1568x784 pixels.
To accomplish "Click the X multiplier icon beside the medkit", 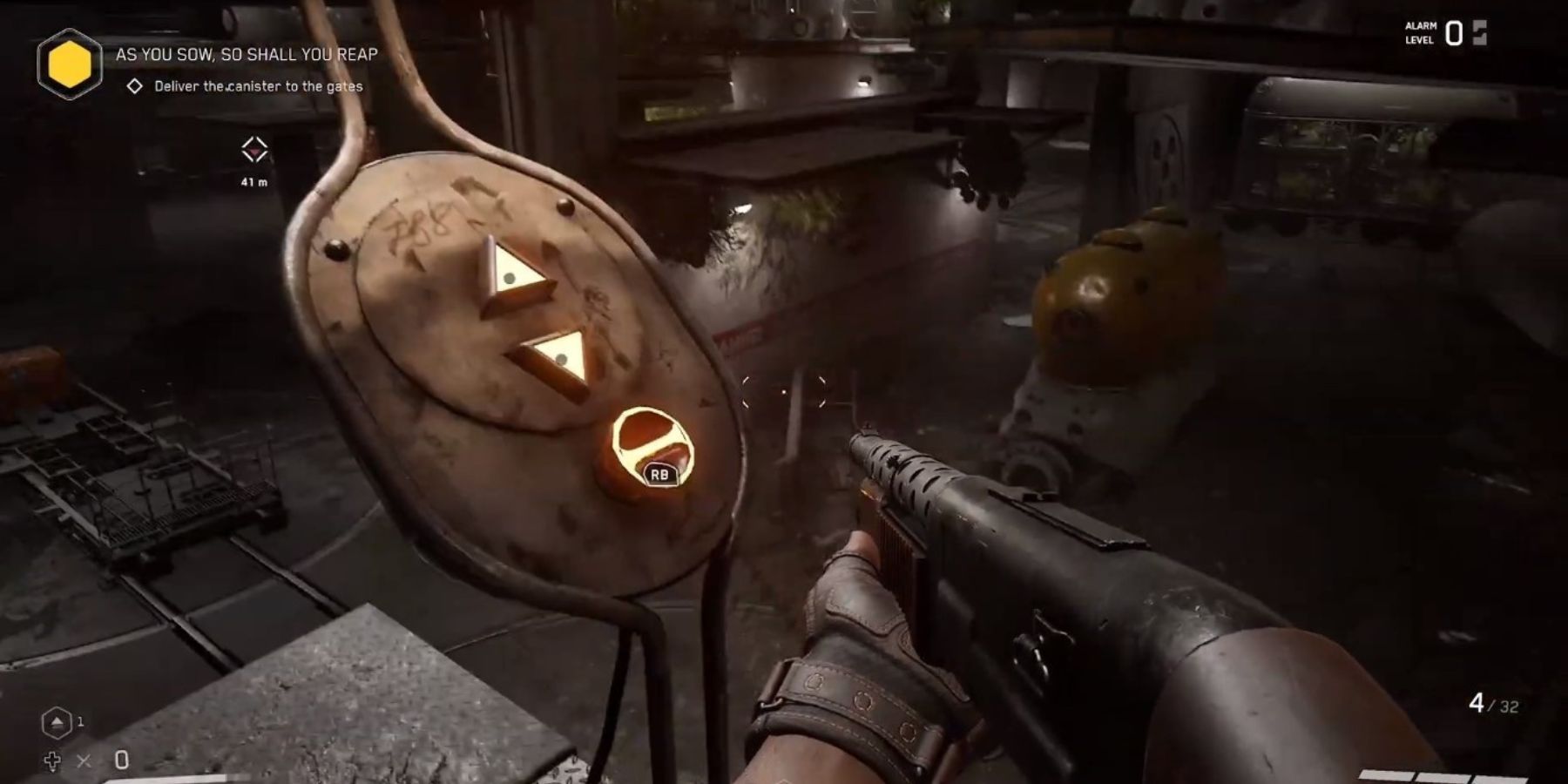I will (x=85, y=760).
